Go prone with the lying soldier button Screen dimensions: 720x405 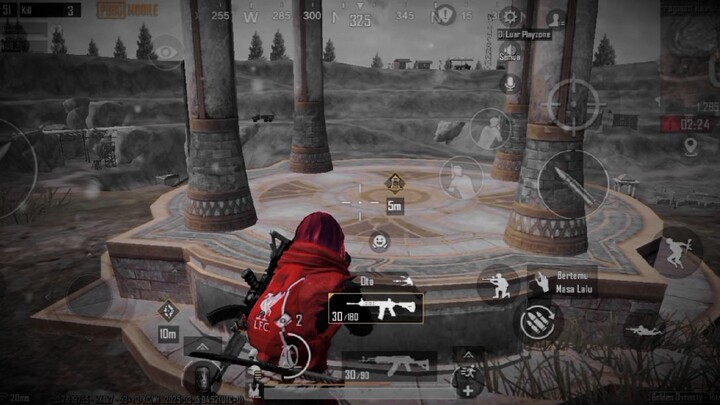pos(640,327)
